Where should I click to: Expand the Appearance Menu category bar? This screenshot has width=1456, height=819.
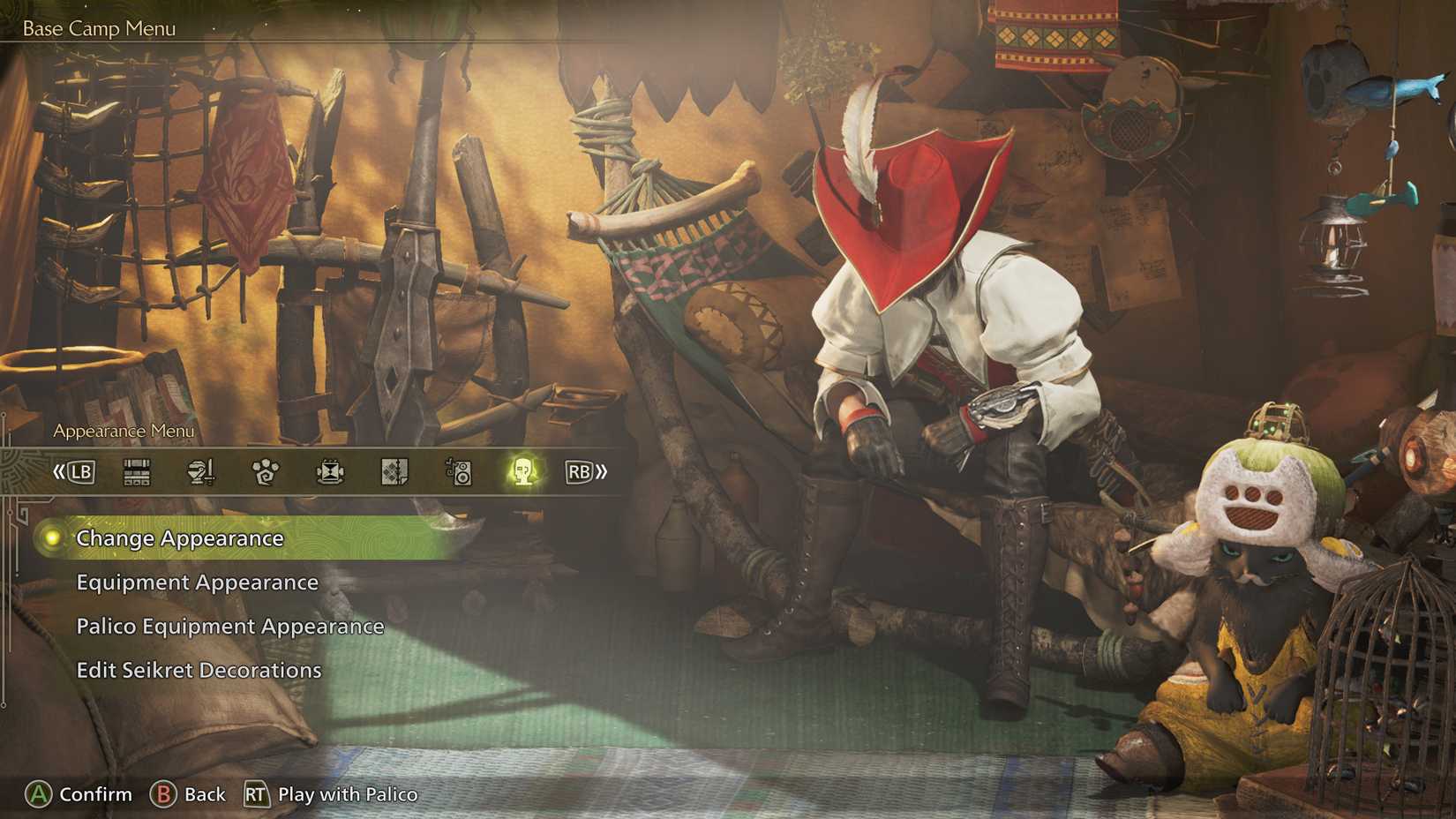coord(123,431)
